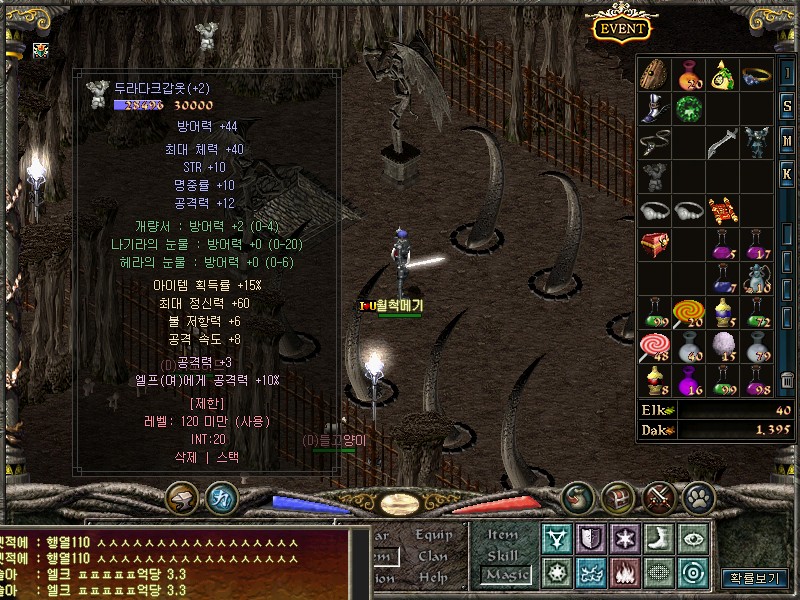Use the red scroll item
Screen dimensions: 800x600
pos(722,211)
